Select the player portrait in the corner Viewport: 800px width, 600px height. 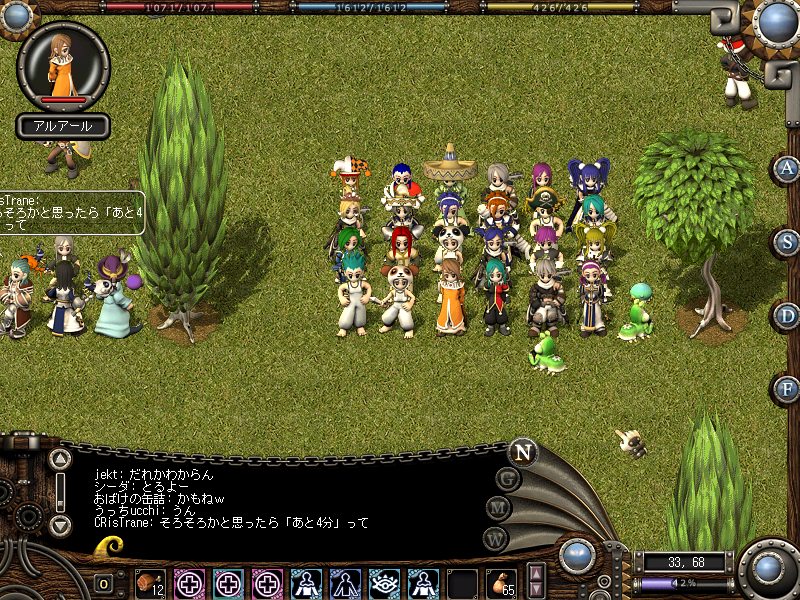tap(63, 66)
